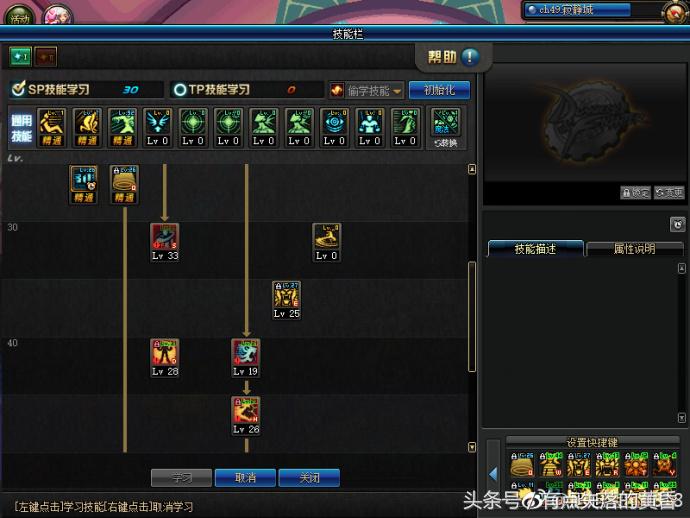Select the Lv 19 skill icon

(246, 353)
